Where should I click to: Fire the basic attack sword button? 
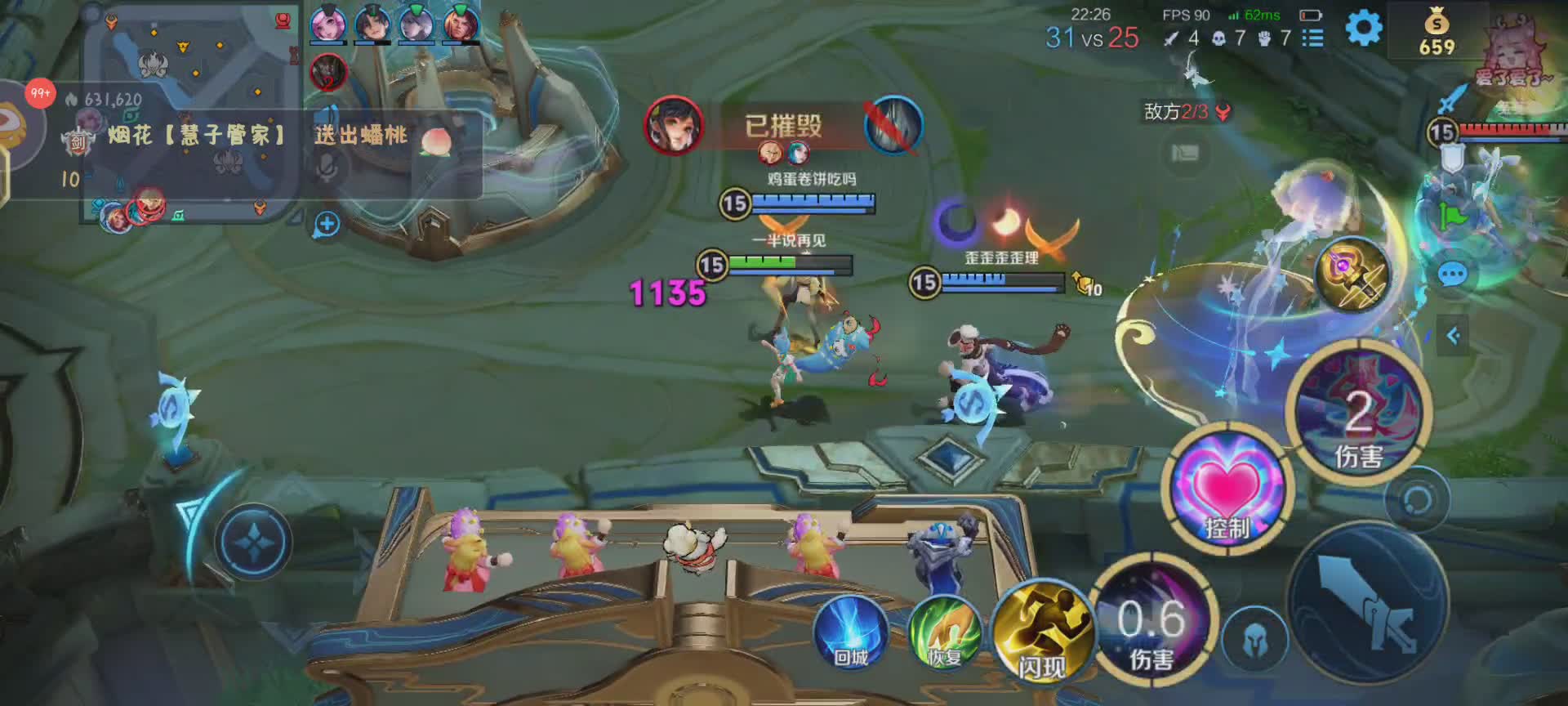click(x=1368, y=605)
